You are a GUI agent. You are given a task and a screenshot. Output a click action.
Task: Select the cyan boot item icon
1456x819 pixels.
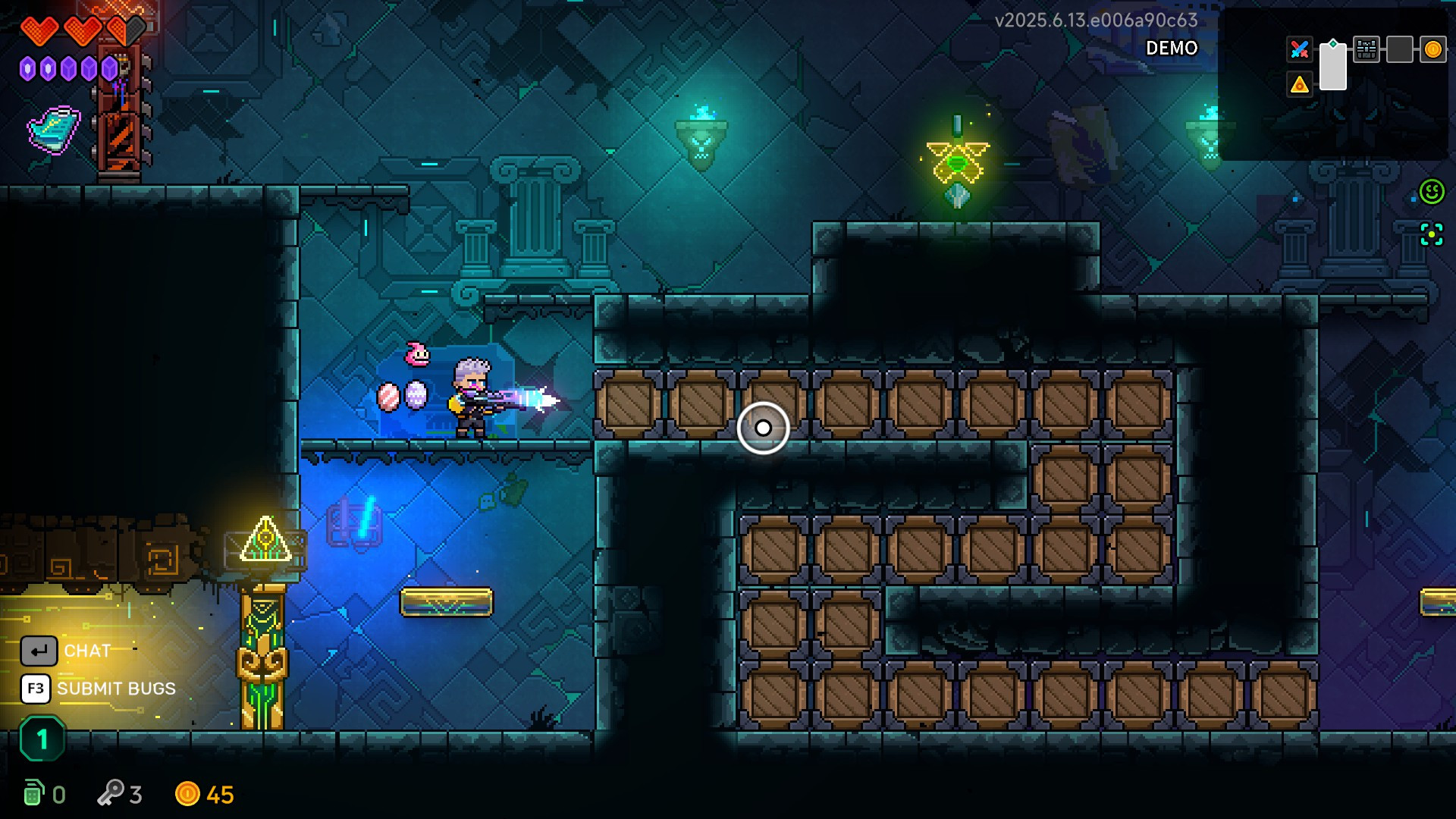(x=54, y=130)
